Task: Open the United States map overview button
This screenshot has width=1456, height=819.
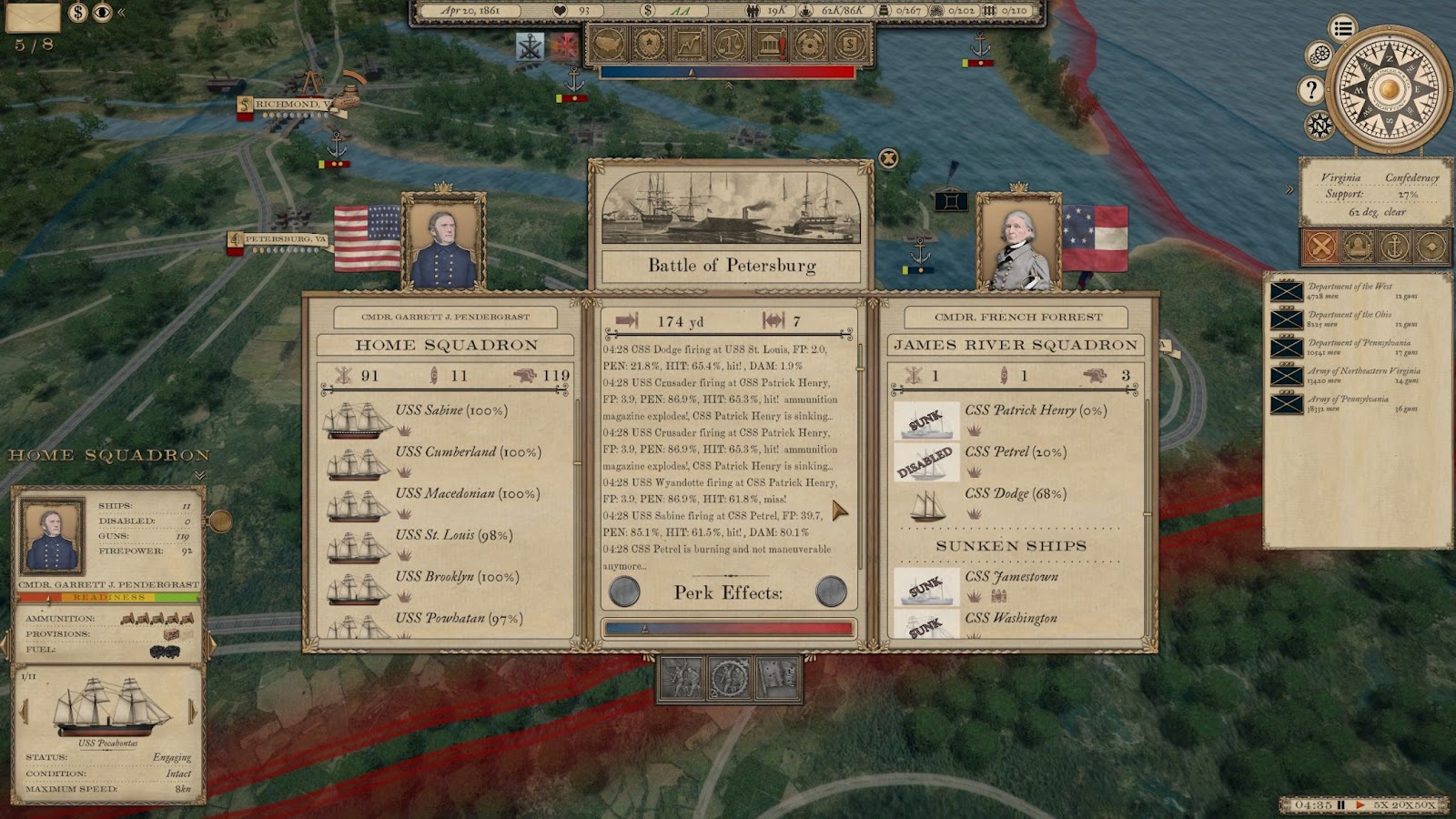Action: click(608, 43)
